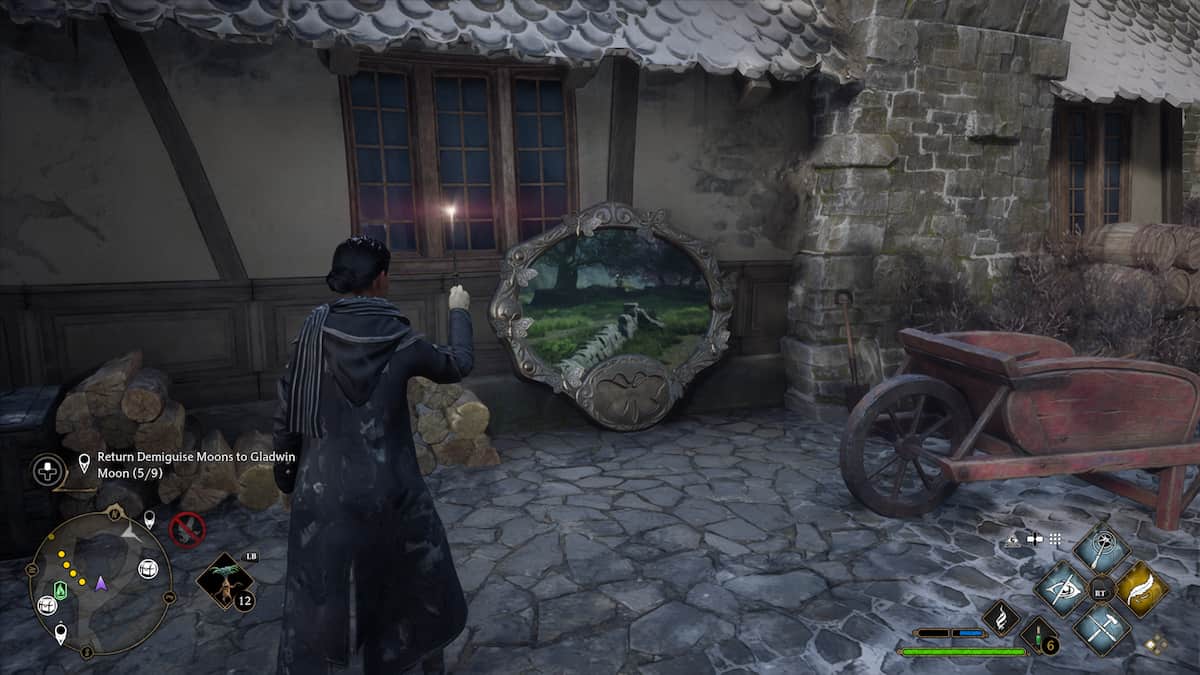Choose the yellow feather Wingardium Leviosa spell

1141,589
